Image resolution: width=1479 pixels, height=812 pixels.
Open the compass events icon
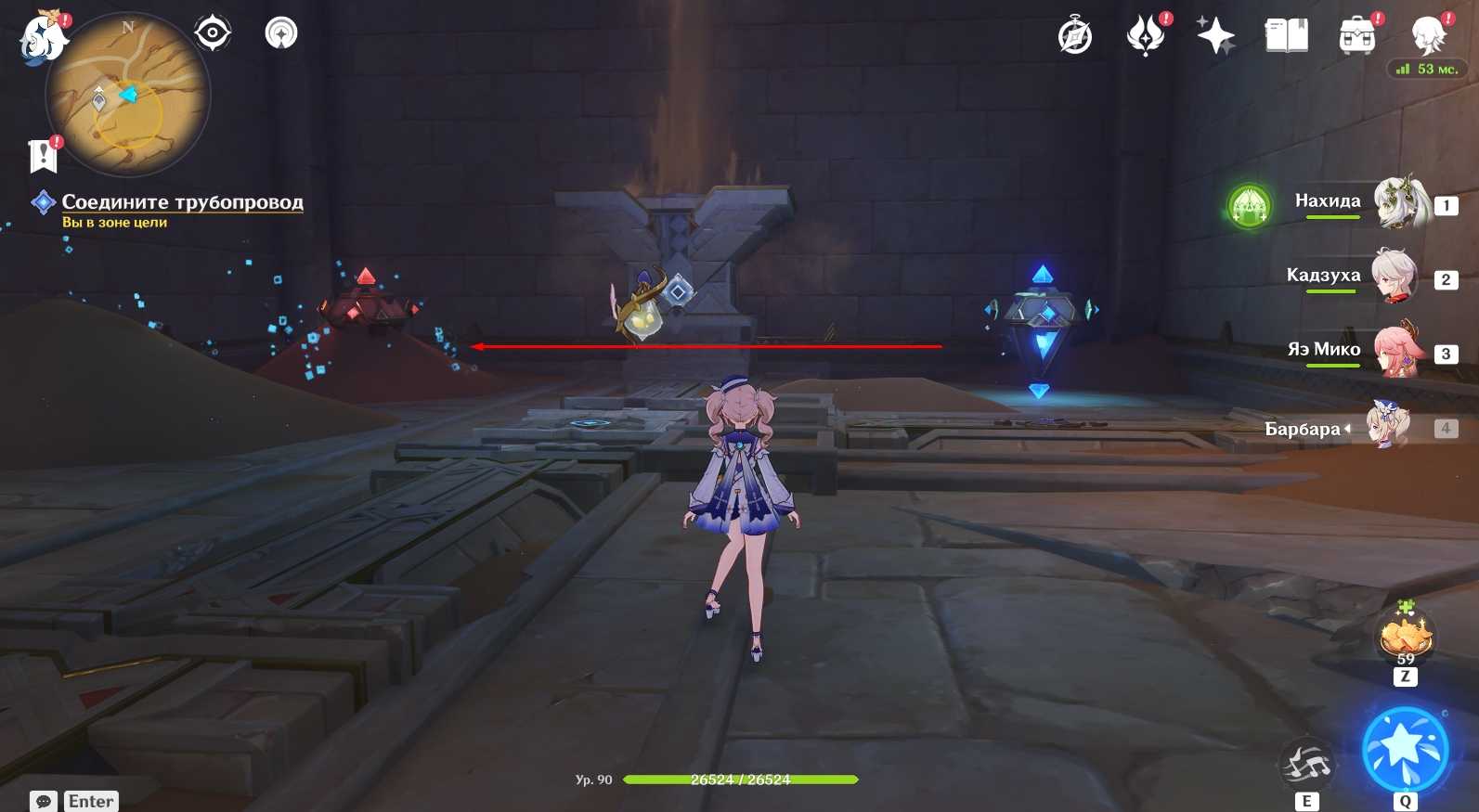1075,36
